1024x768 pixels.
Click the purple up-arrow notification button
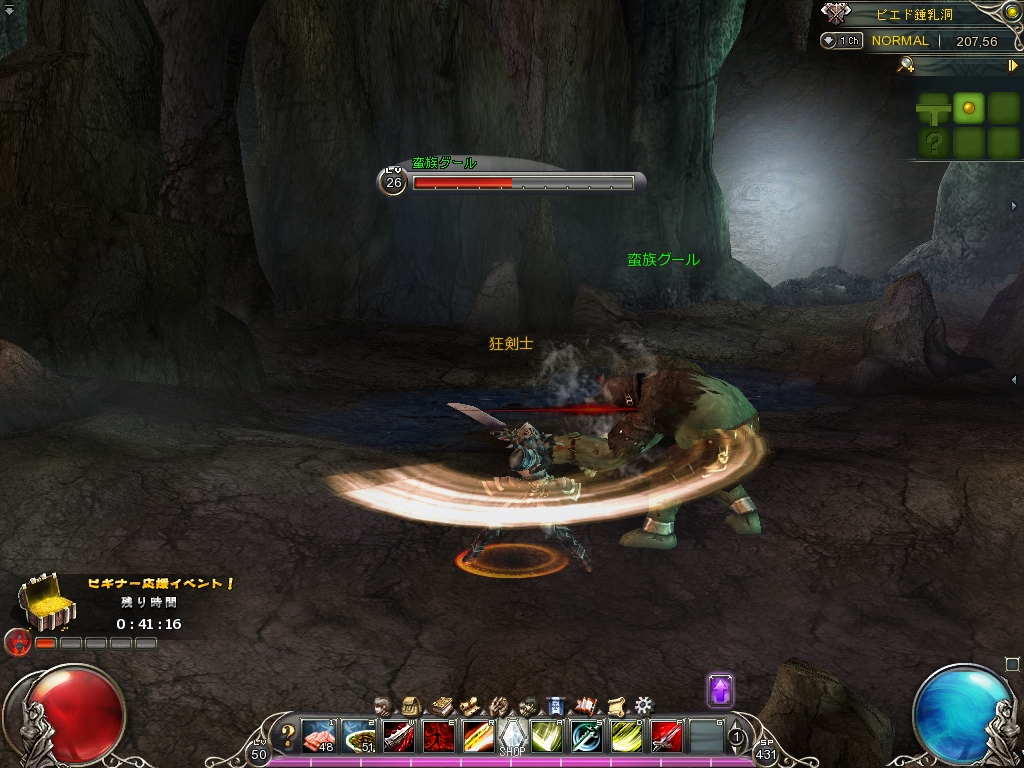720,690
